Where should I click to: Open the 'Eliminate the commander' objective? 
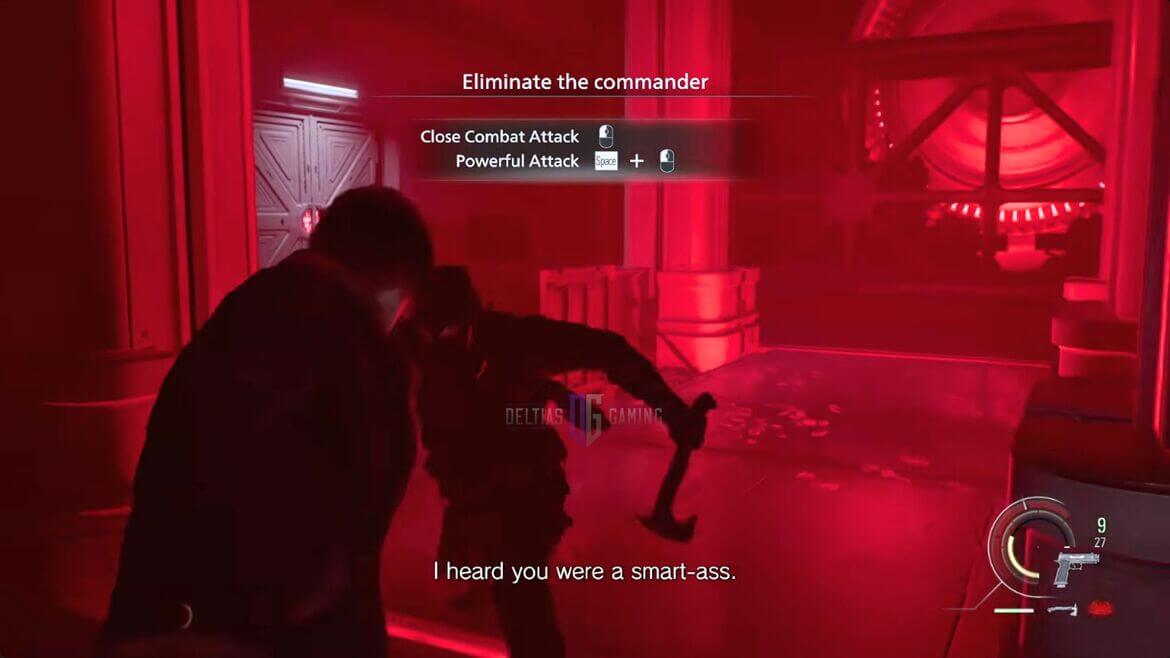pyautogui.click(x=584, y=82)
